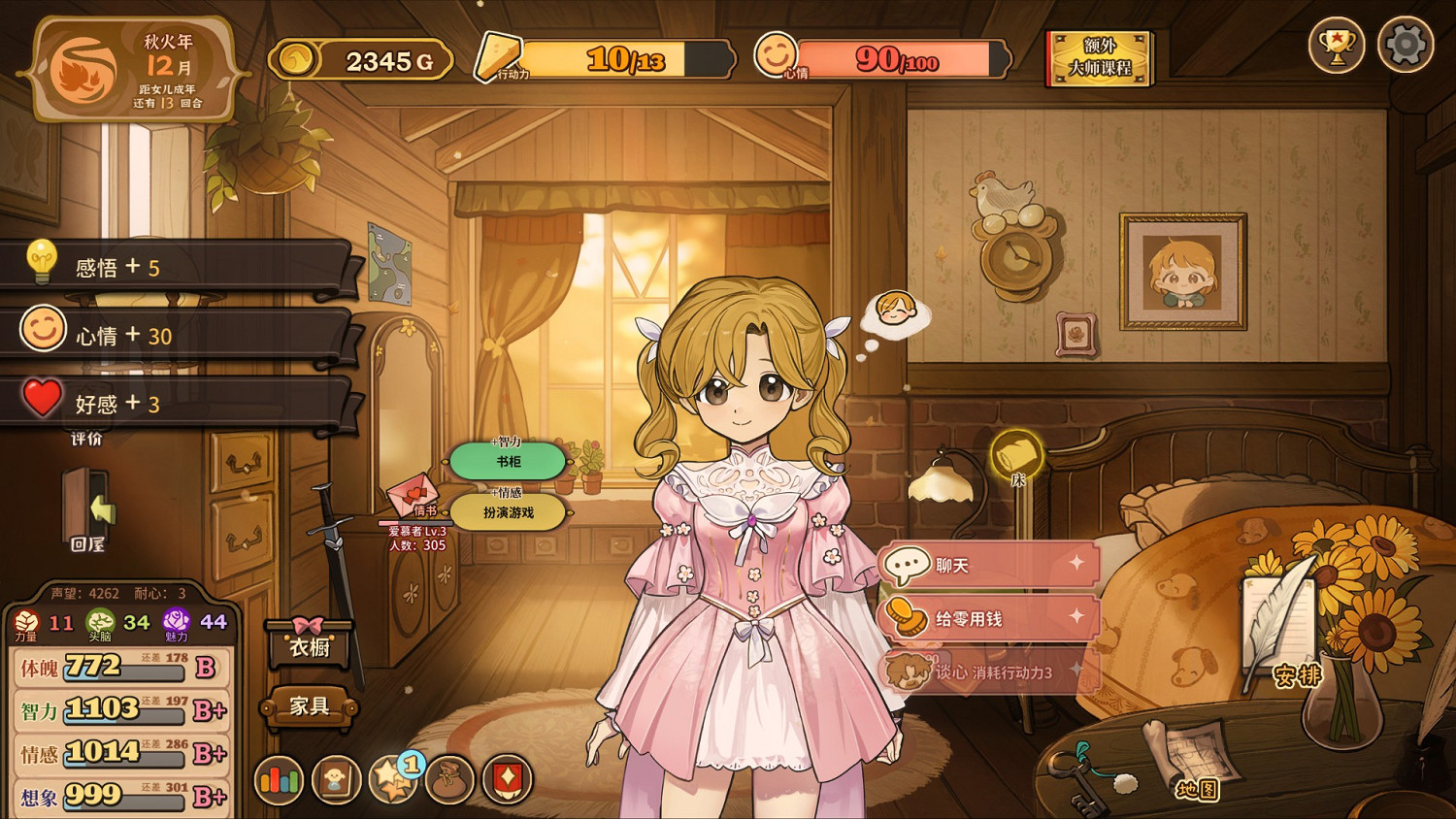The height and width of the screenshot is (819, 1456).
Task: Click the red card icon beside the bag
Action: click(x=507, y=779)
